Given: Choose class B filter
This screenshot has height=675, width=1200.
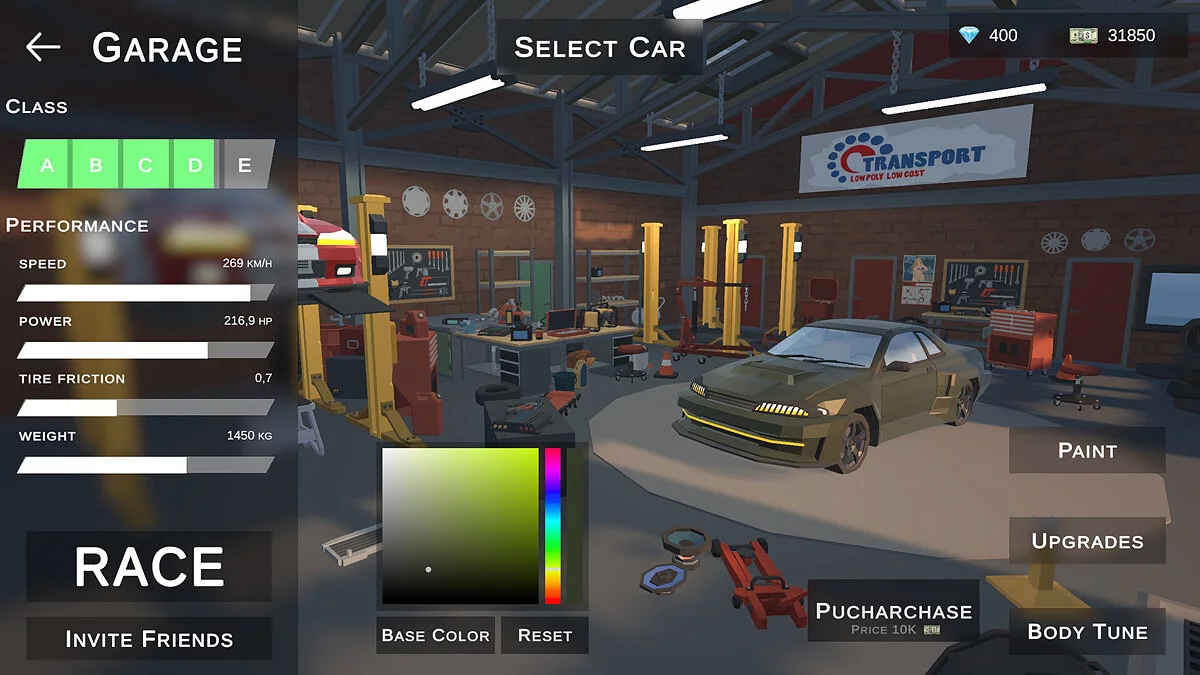Looking at the screenshot, I should [x=96, y=165].
